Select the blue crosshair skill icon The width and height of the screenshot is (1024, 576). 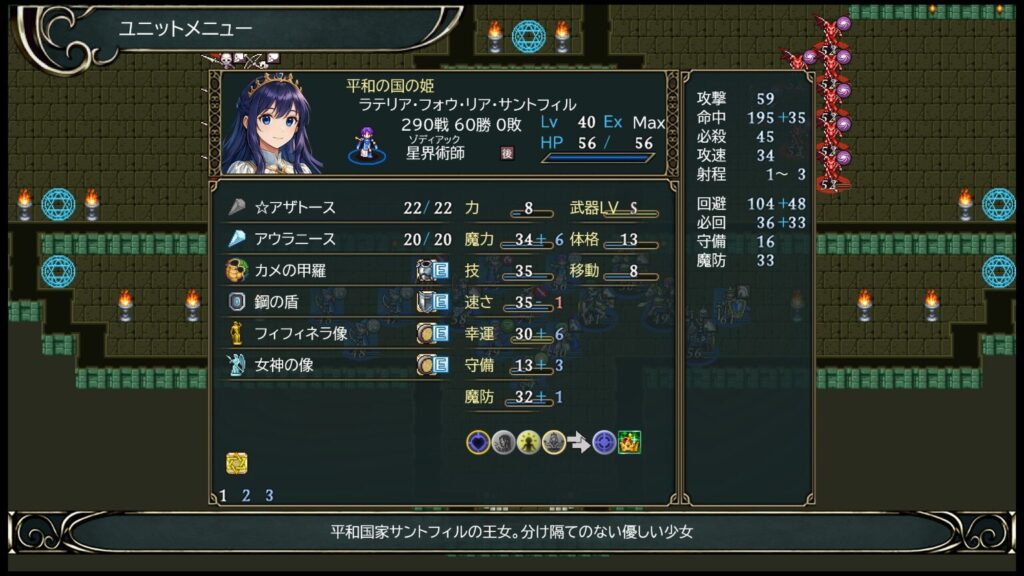click(x=604, y=442)
